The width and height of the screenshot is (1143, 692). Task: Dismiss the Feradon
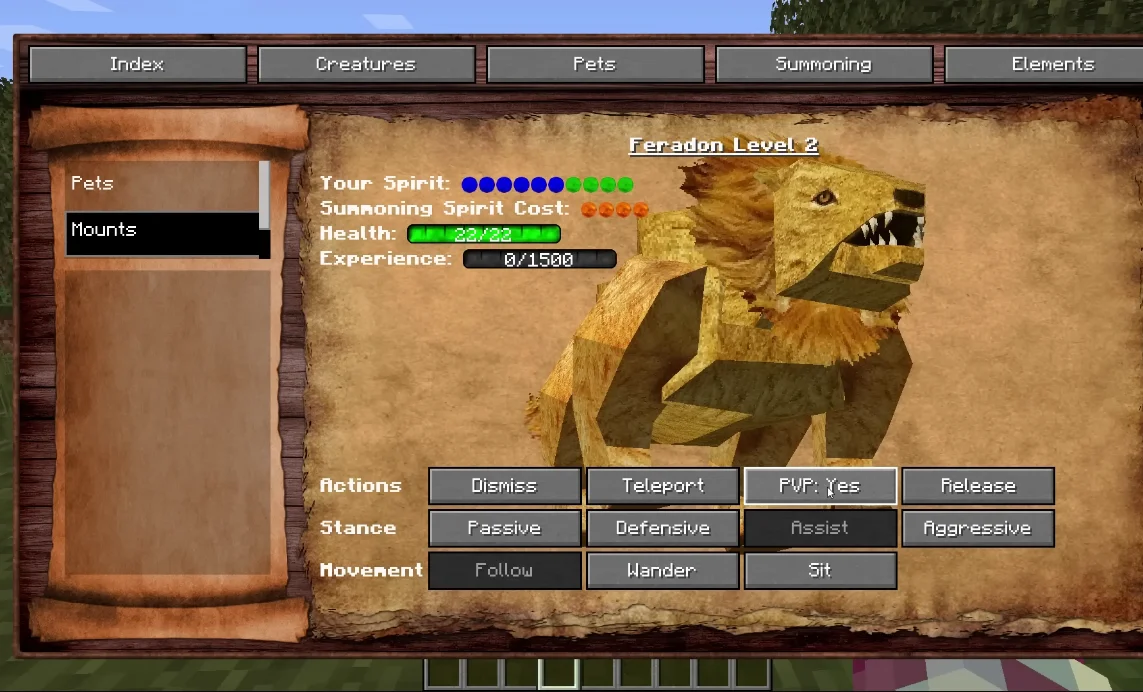(504, 486)
